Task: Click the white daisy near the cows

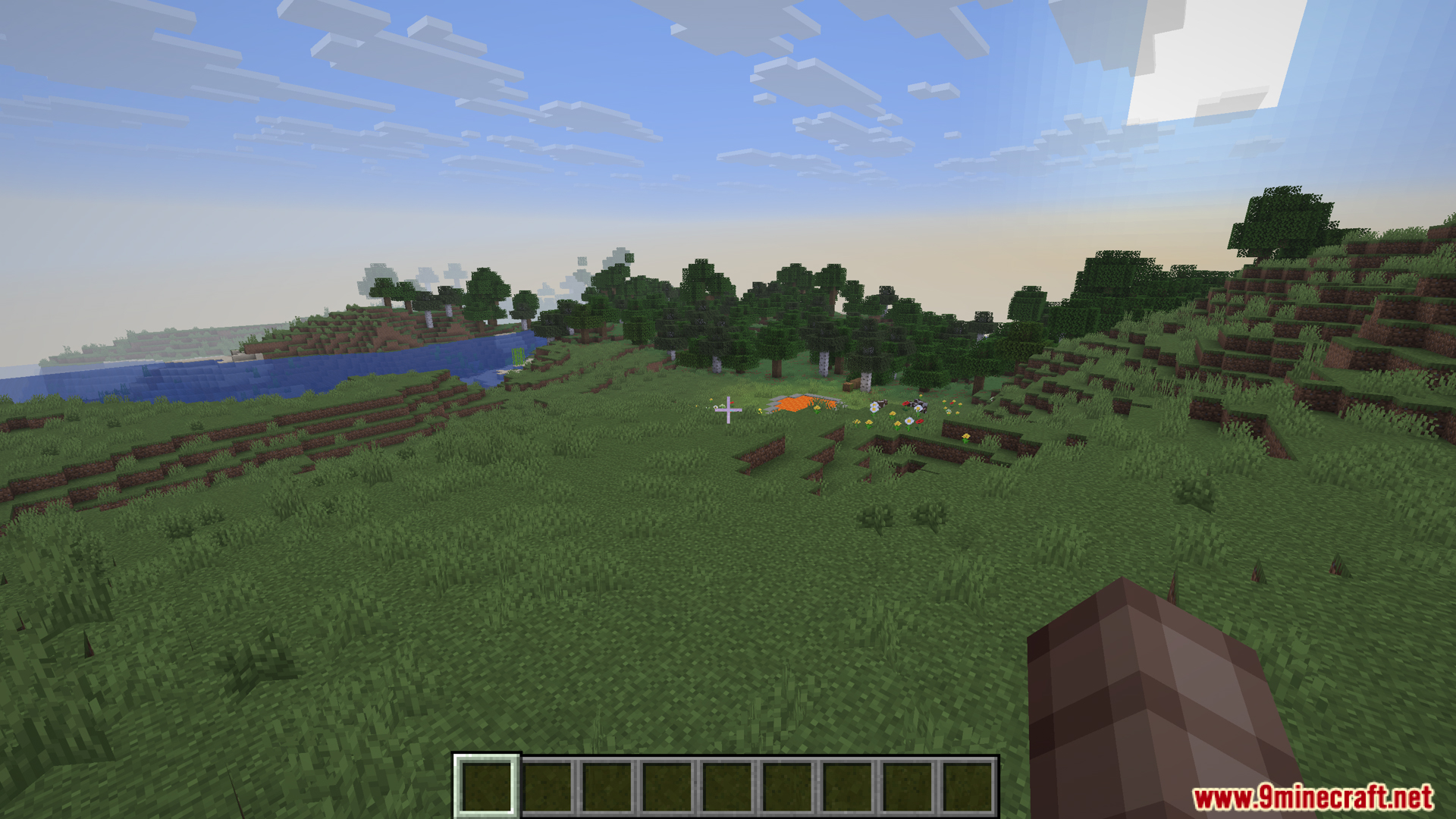Action: coord(874,409)
